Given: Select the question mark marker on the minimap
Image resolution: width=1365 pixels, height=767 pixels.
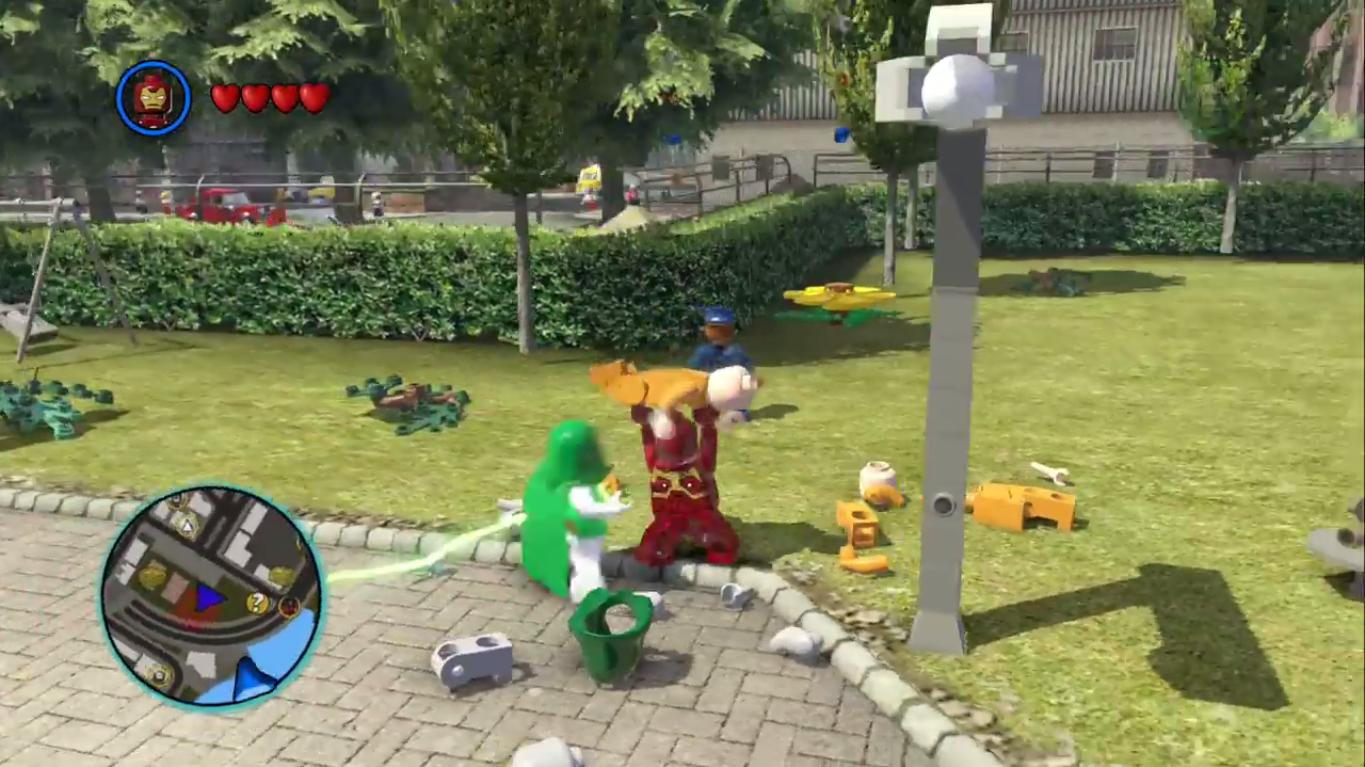Looking at the screenshot, I should 255,601.
